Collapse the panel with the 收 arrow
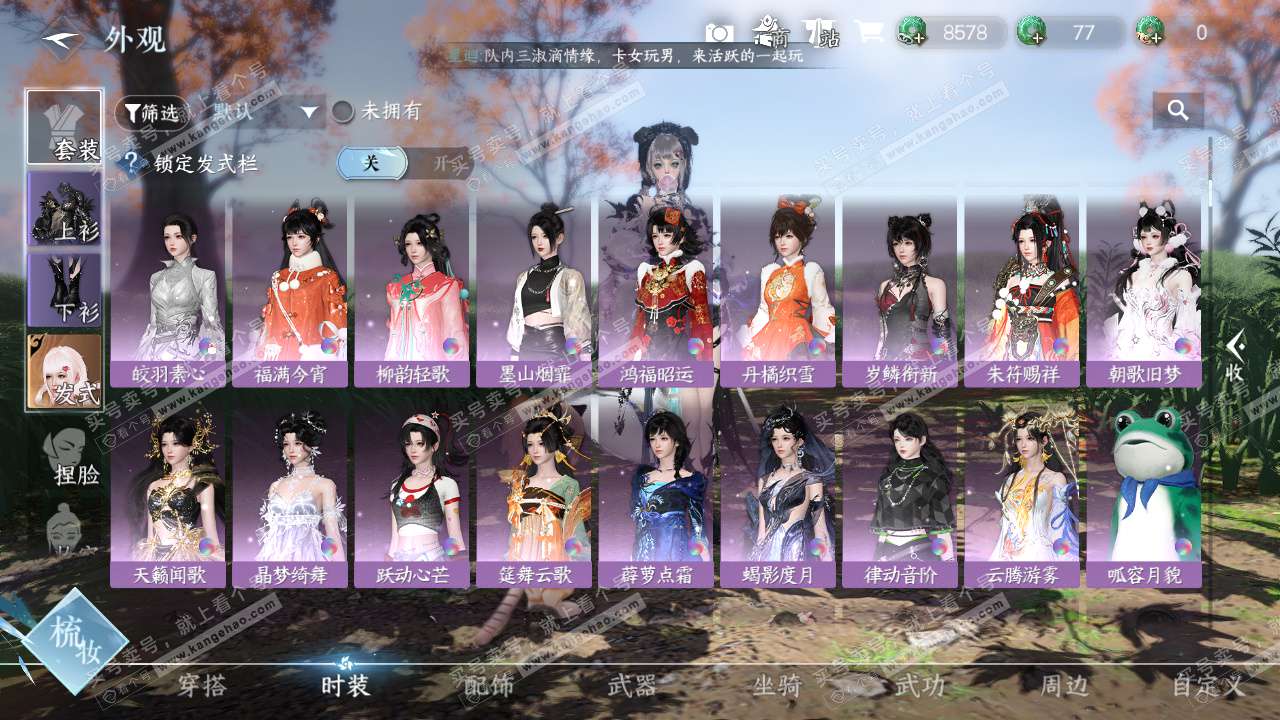1280x720 pixels. [x=1235, y=357]
